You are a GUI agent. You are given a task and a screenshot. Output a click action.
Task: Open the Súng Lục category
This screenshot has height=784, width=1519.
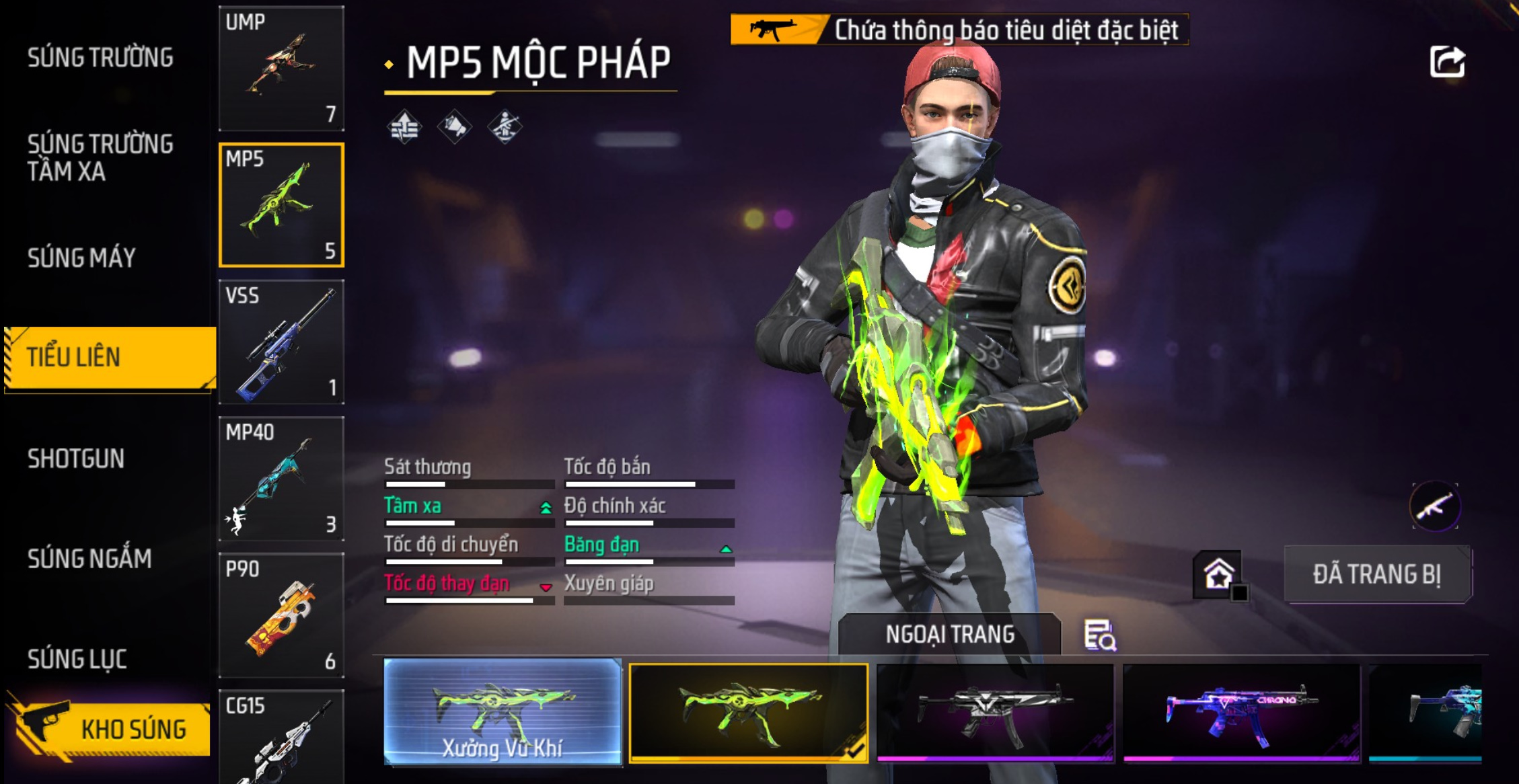[x=77, y=659]
